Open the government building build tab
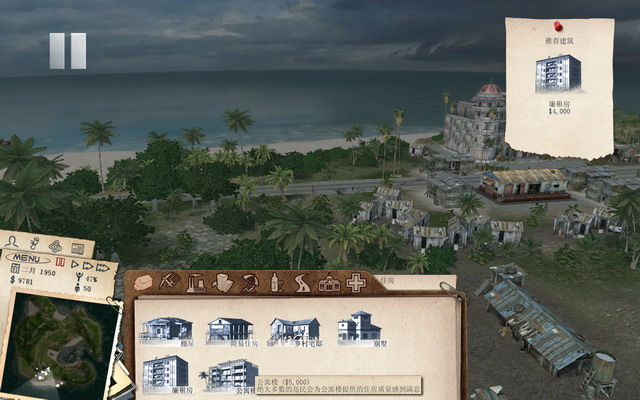640x400 pixels. 328,284
